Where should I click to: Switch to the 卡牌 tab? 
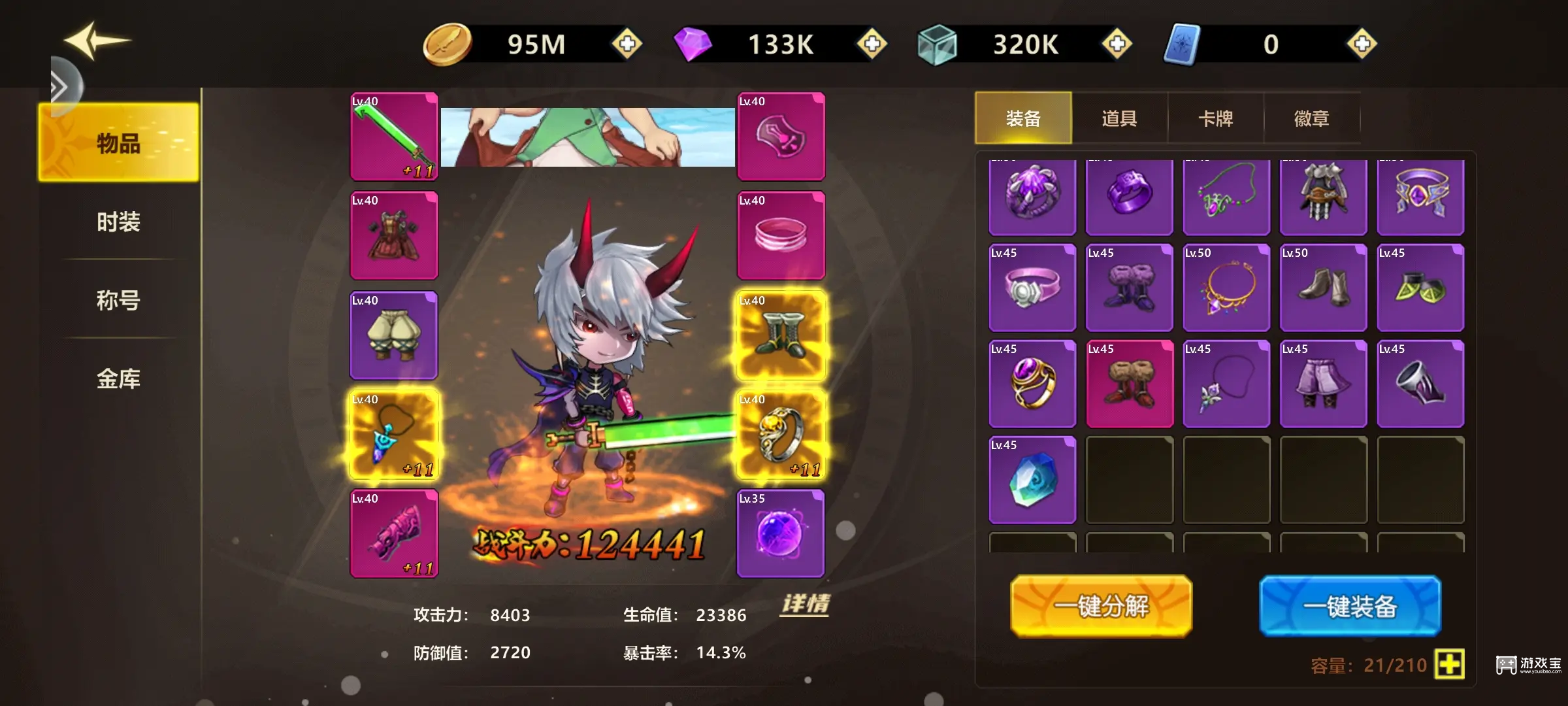(x=1216, y=118)
